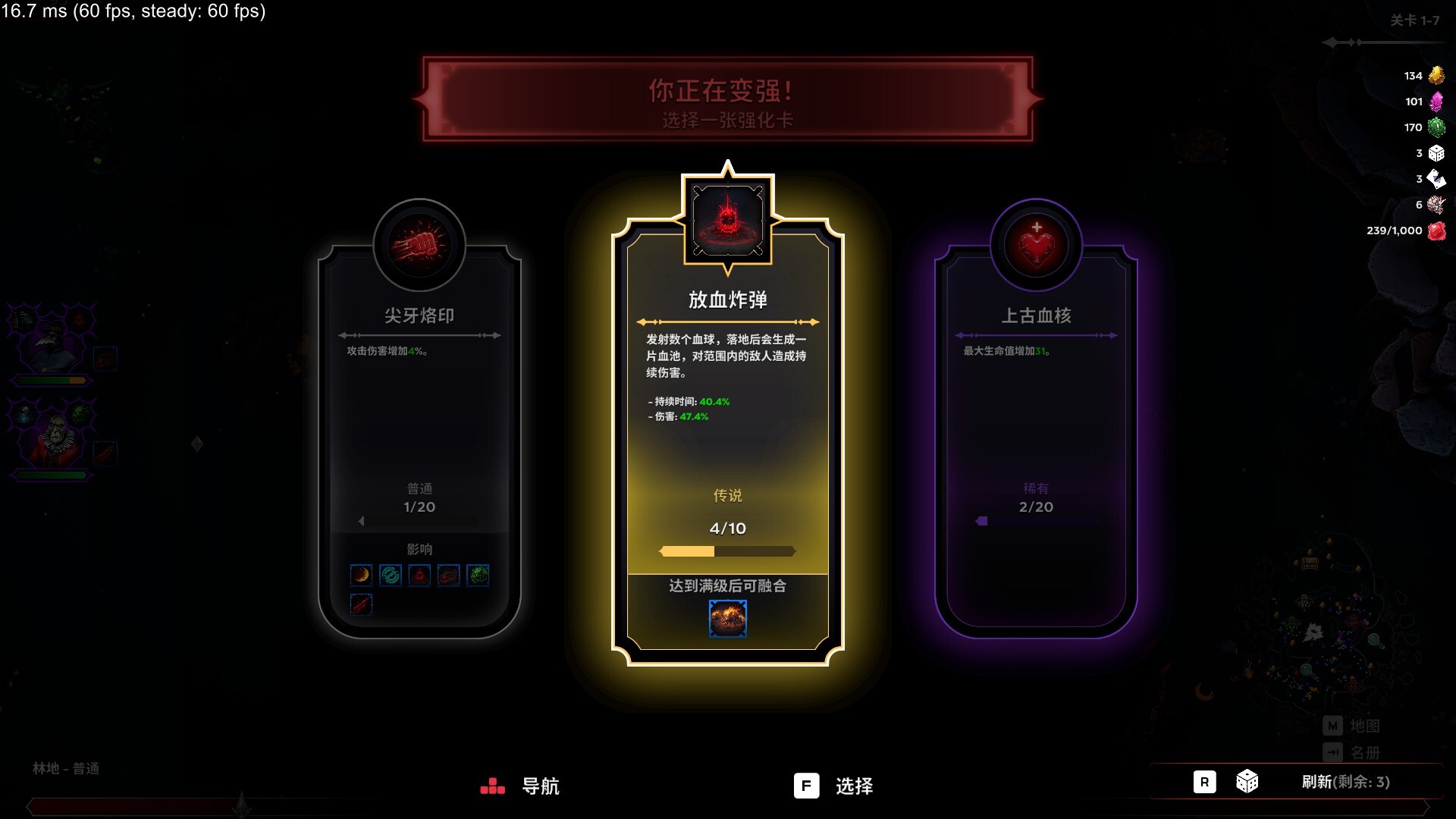Screen dimensions: 1456x819
Task: Click the crescent moon influence icon
Action: 362,575
